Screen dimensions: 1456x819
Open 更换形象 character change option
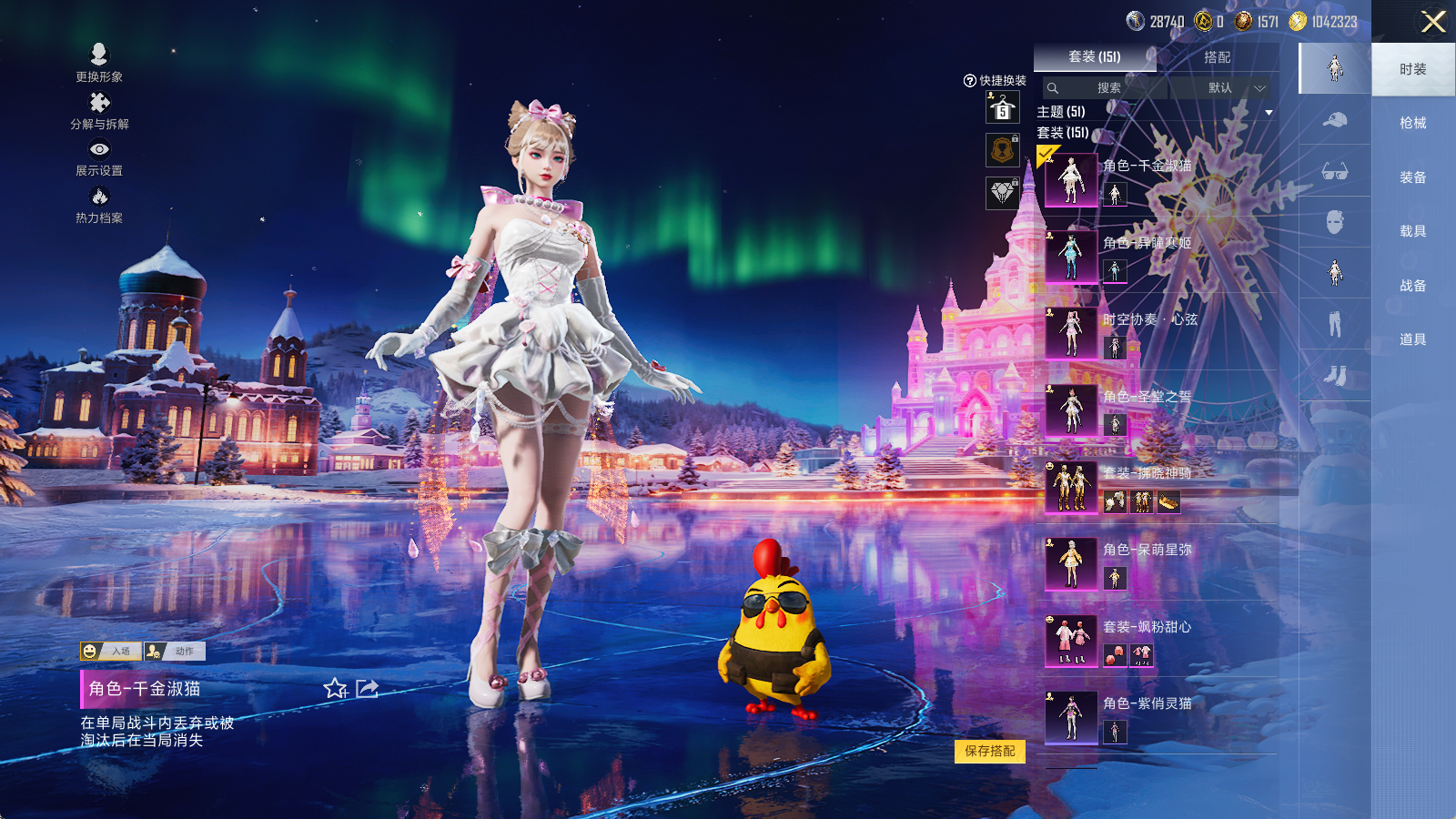[99, 62]
